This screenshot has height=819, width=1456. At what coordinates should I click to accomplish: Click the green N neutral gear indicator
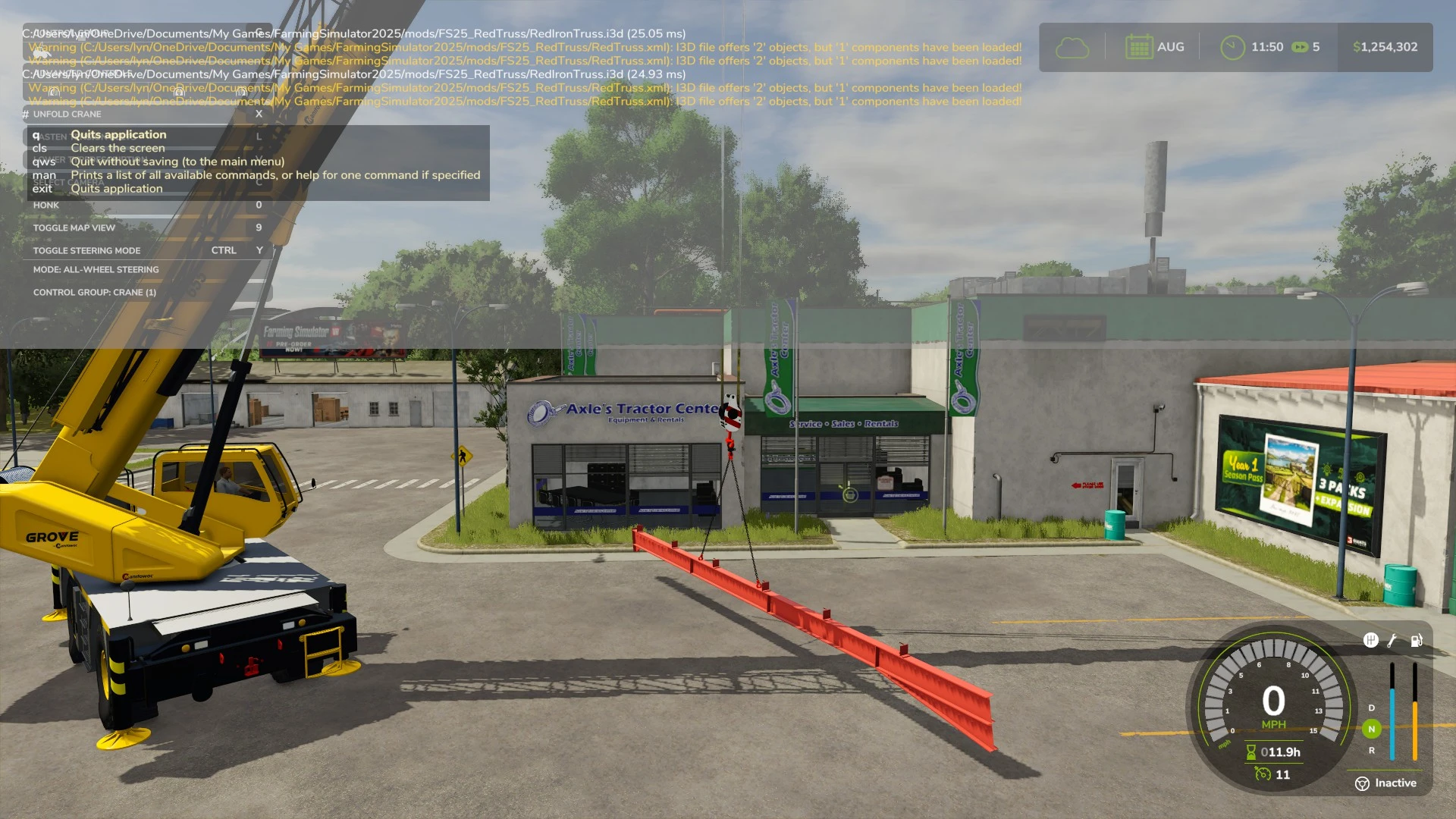pos(1370,730)
